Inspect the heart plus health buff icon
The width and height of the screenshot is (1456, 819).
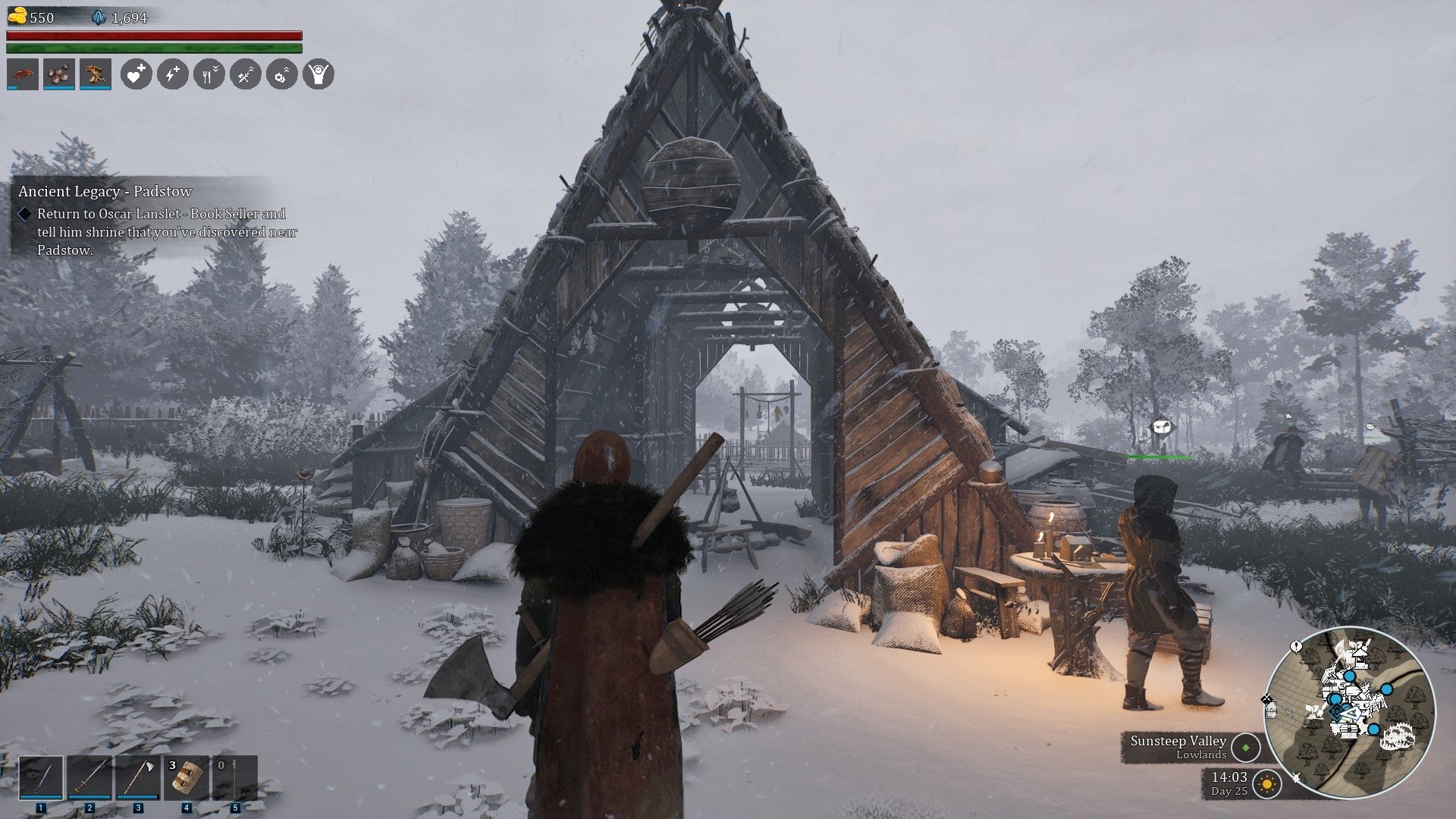[136, 74]
